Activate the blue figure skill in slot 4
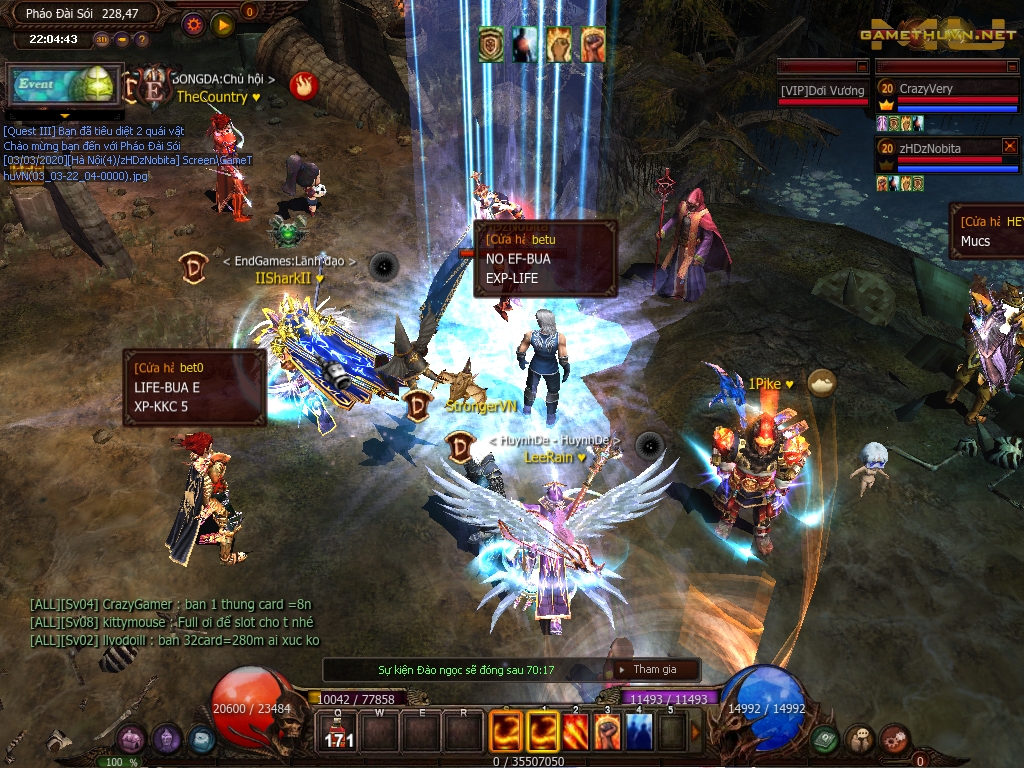The width and height of the screenshot is (1024, 768). 640,732
